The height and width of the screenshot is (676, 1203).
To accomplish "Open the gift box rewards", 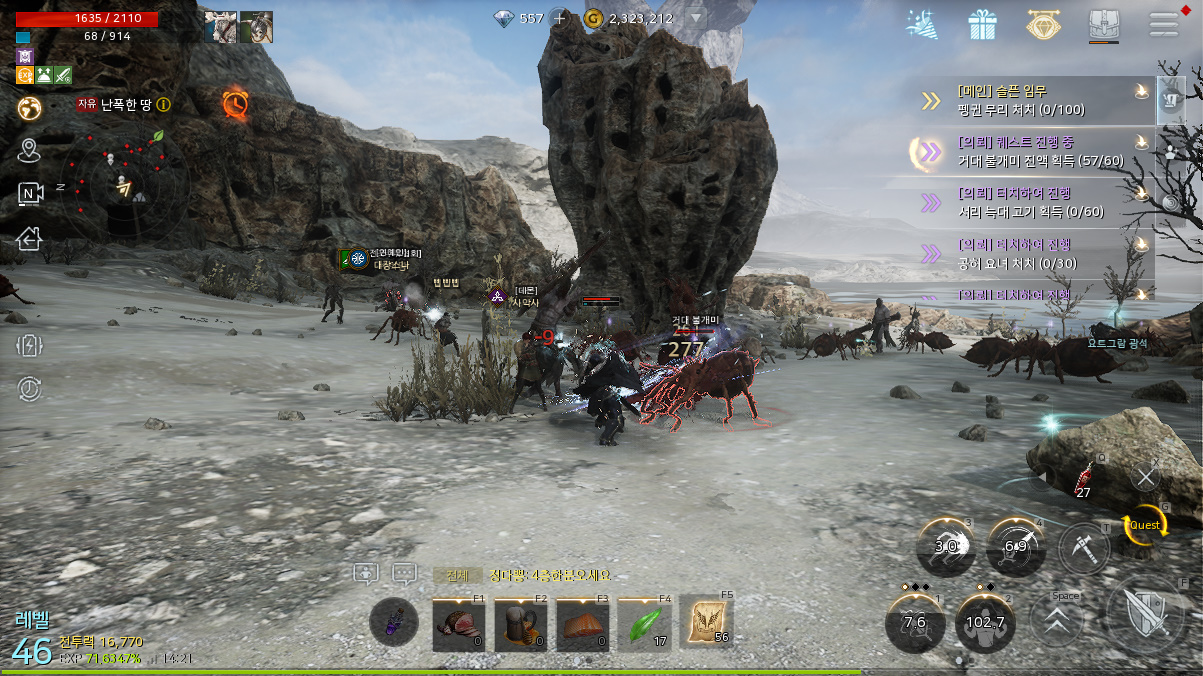I will point(983,25).
